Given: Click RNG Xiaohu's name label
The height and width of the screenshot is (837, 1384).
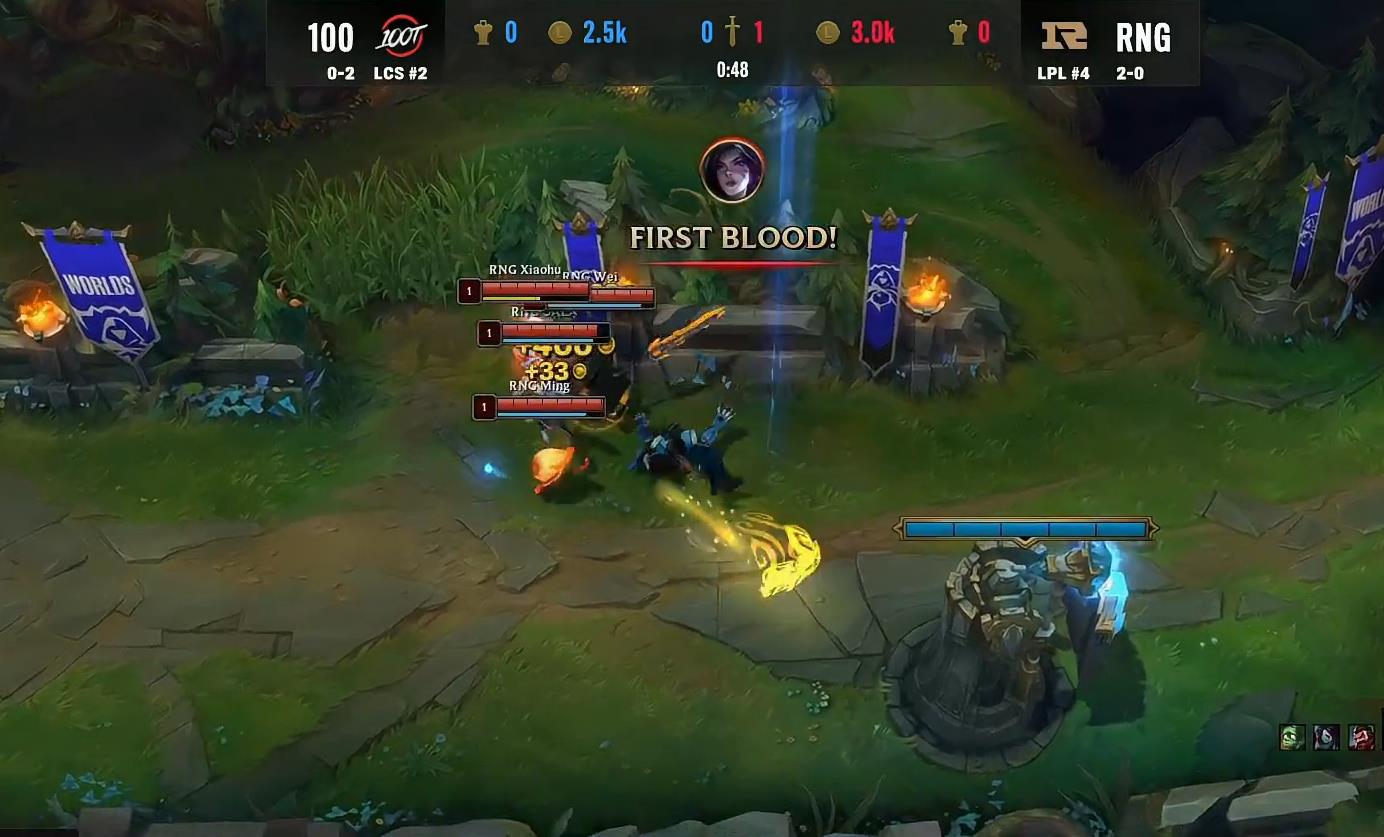Looking at the screenshot, I should [x=524, y=269].
